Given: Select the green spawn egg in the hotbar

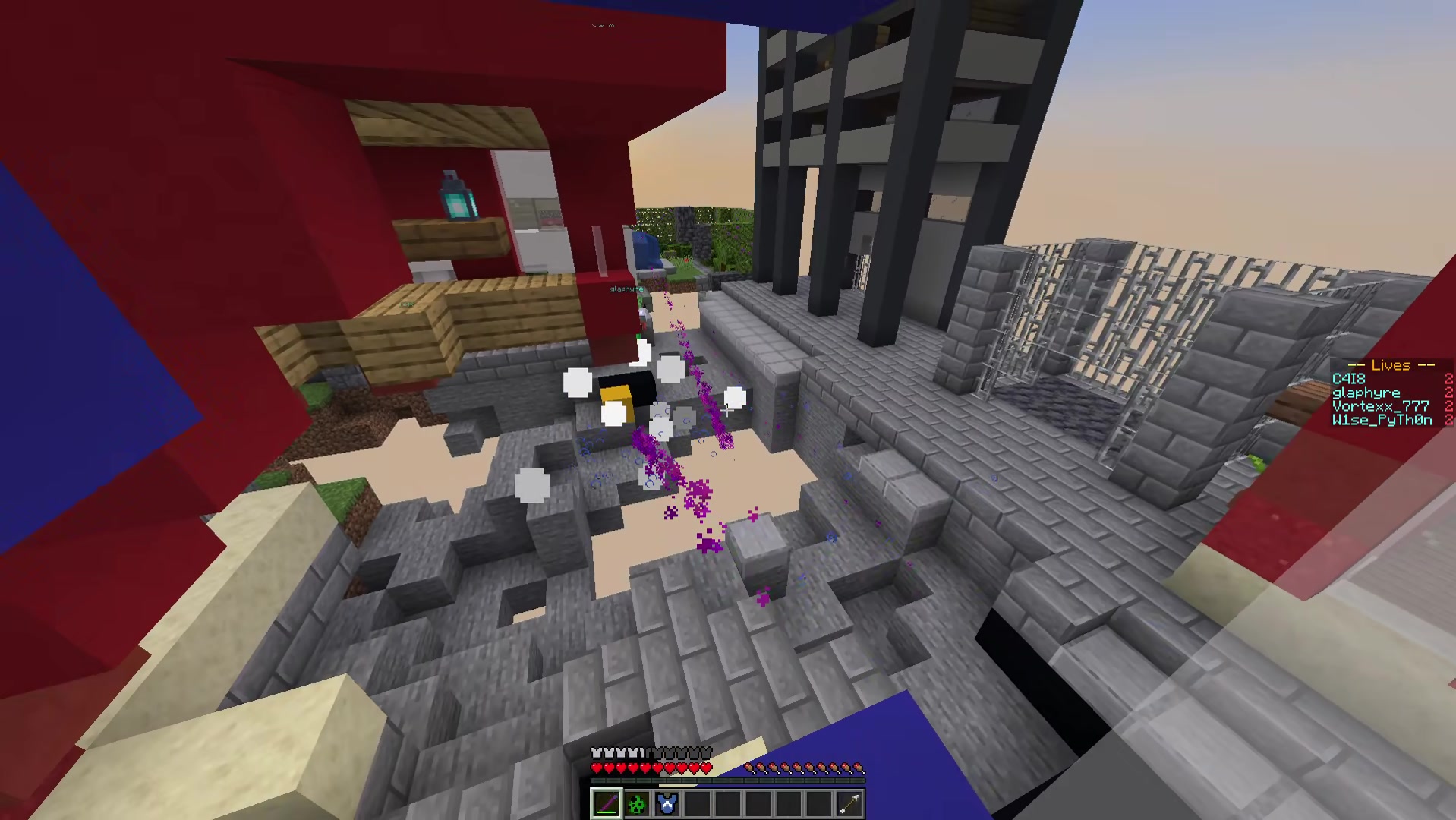Looking at the screenshot, I should pos(636,804).
